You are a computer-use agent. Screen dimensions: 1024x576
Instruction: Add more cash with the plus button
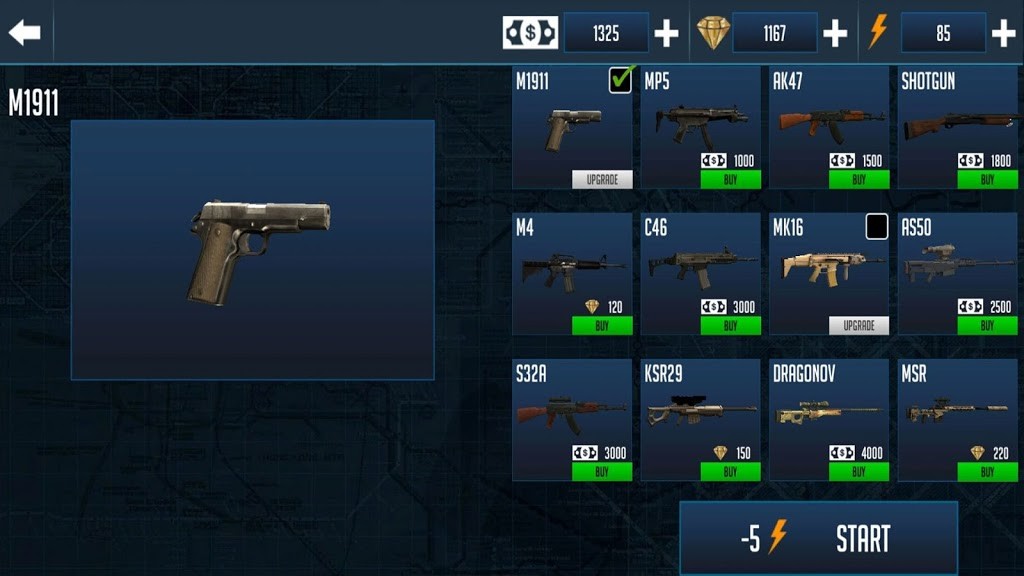click(666, 34)
